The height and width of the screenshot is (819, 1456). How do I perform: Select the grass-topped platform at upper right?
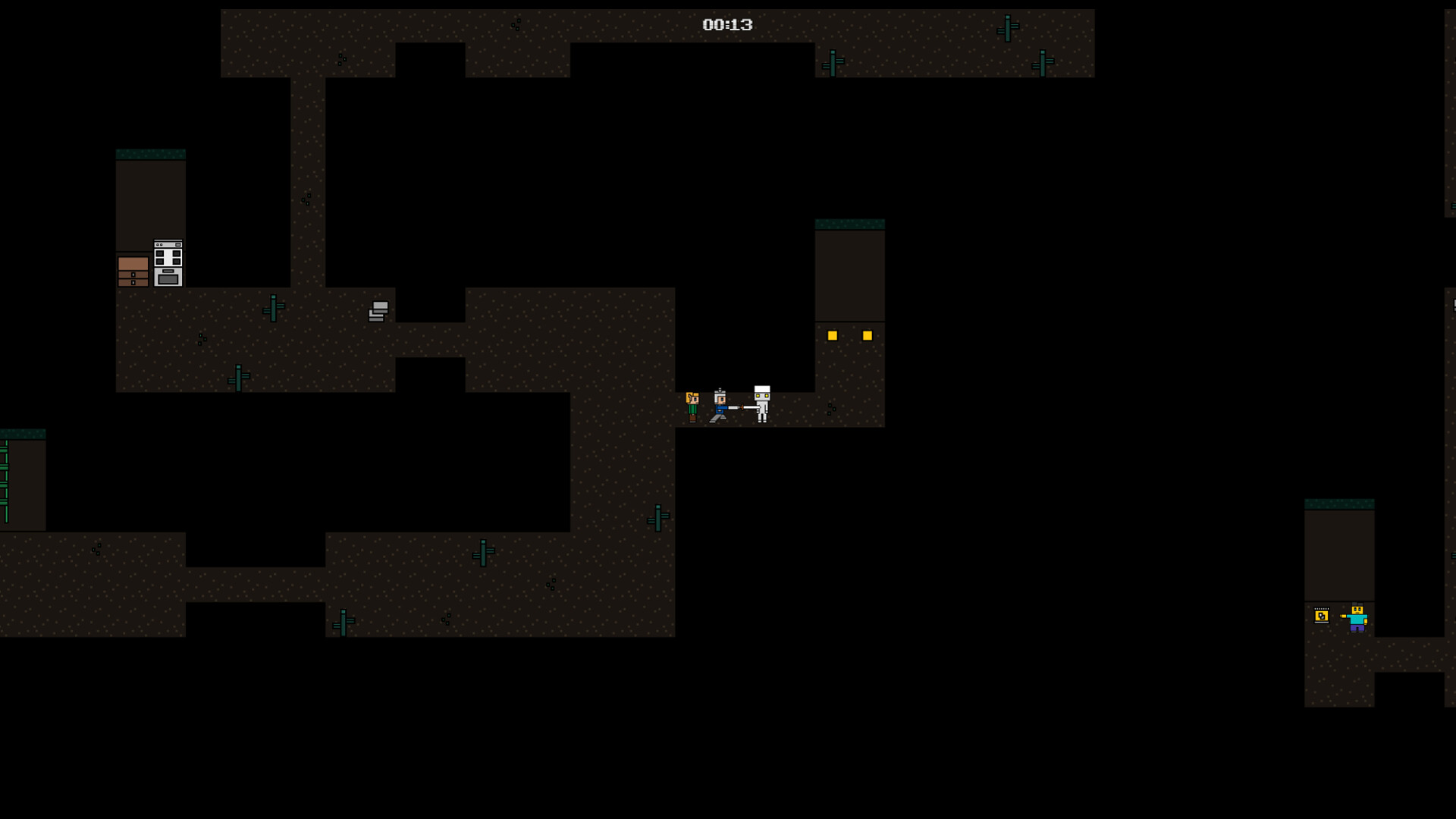pyautogui.click(x=850, y=222)
